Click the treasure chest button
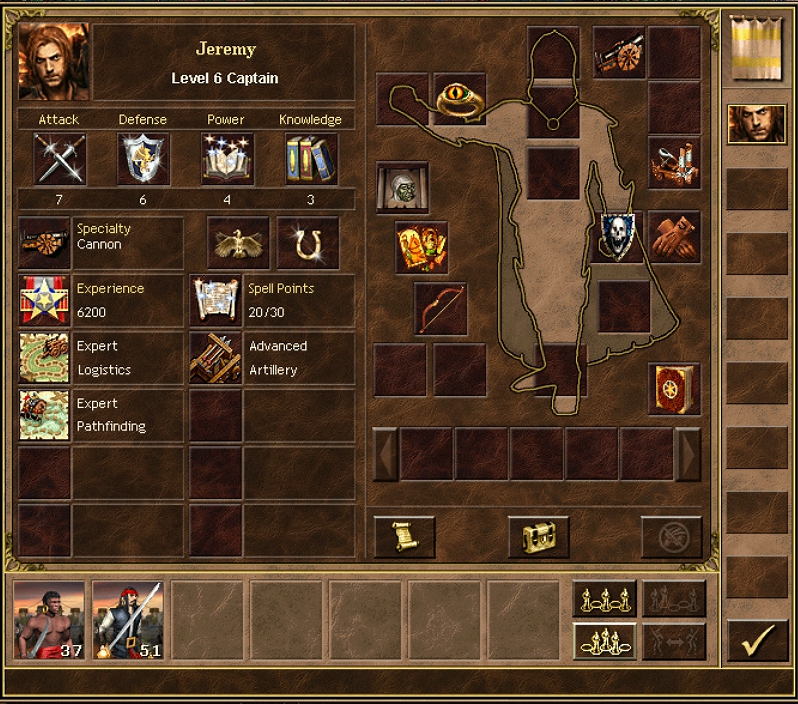Screen dimensions: 798x704 (x=538, y=537)
